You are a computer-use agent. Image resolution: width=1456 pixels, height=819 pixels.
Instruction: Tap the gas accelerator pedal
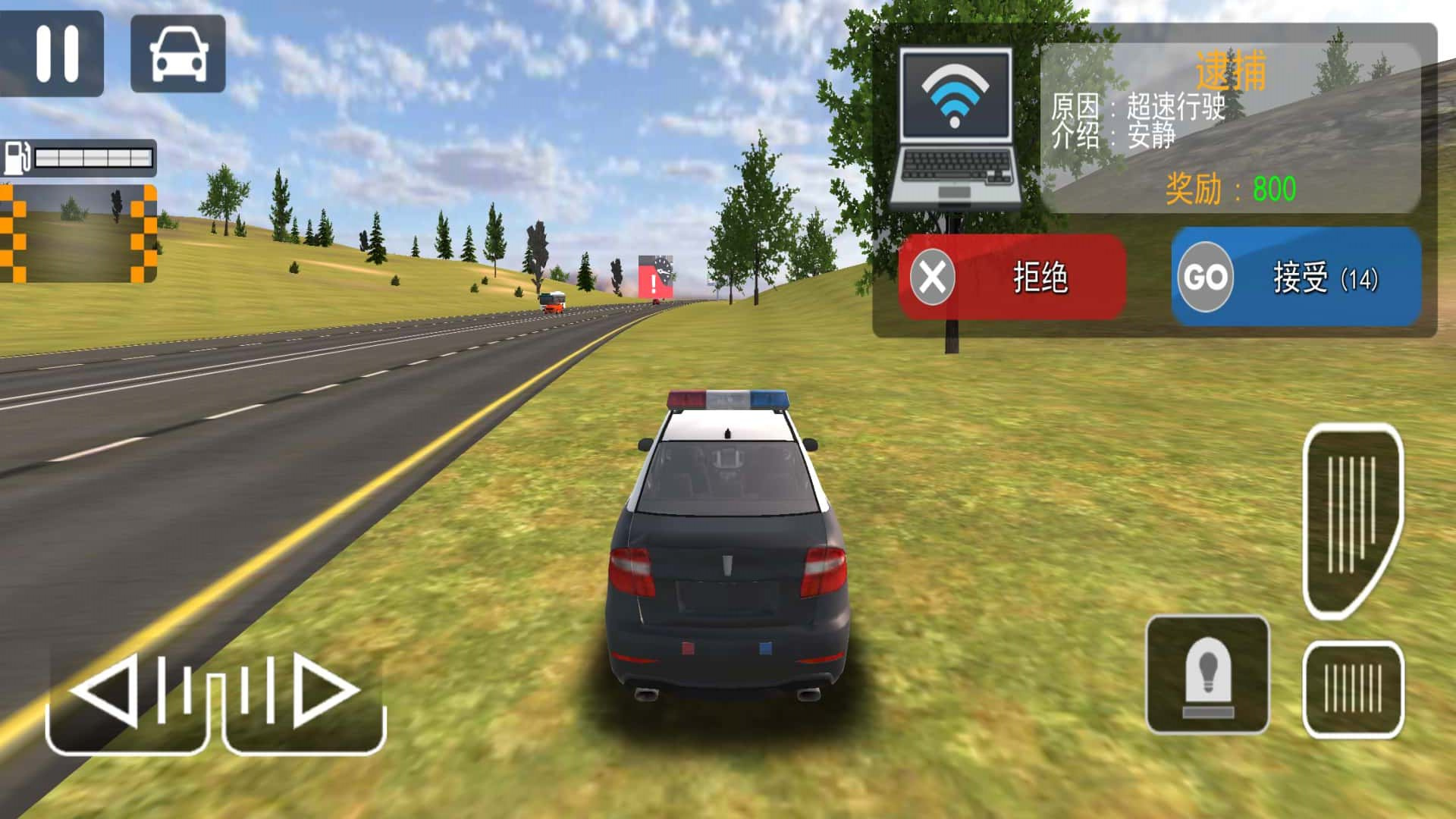(1352, 519)
